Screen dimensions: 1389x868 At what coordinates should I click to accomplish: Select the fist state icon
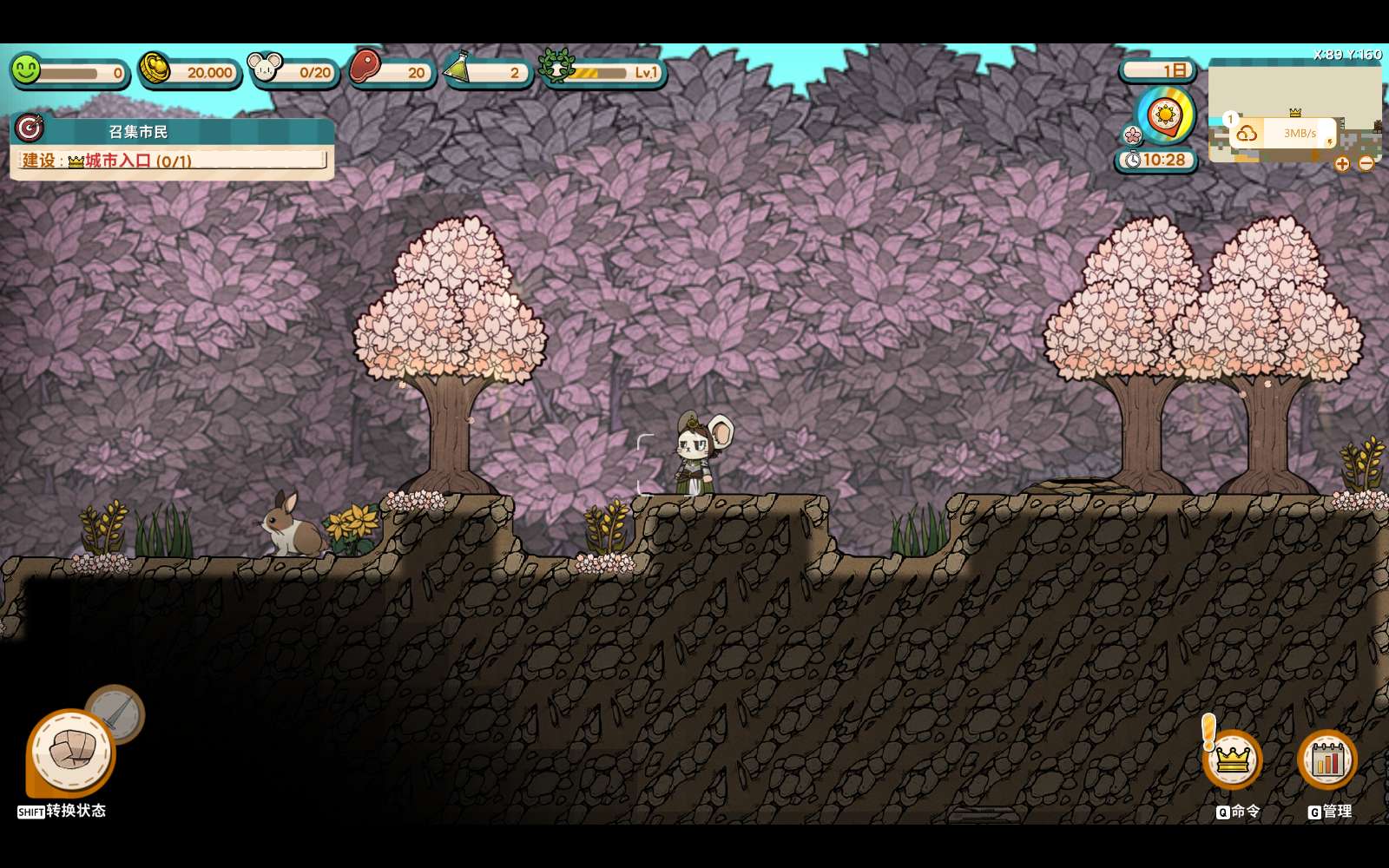click(x=71, y=752)
